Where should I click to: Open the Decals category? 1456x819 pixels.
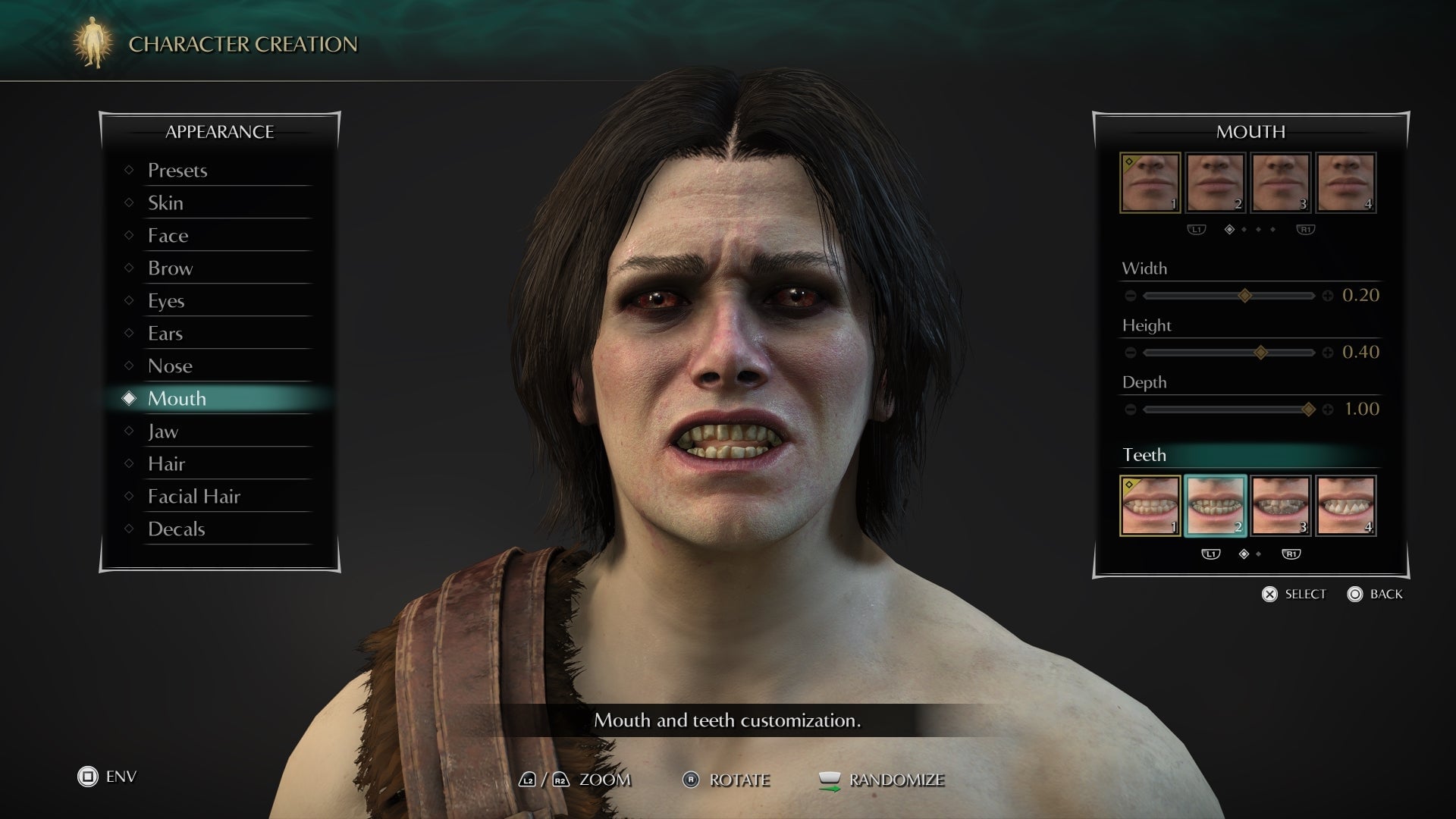176,529
